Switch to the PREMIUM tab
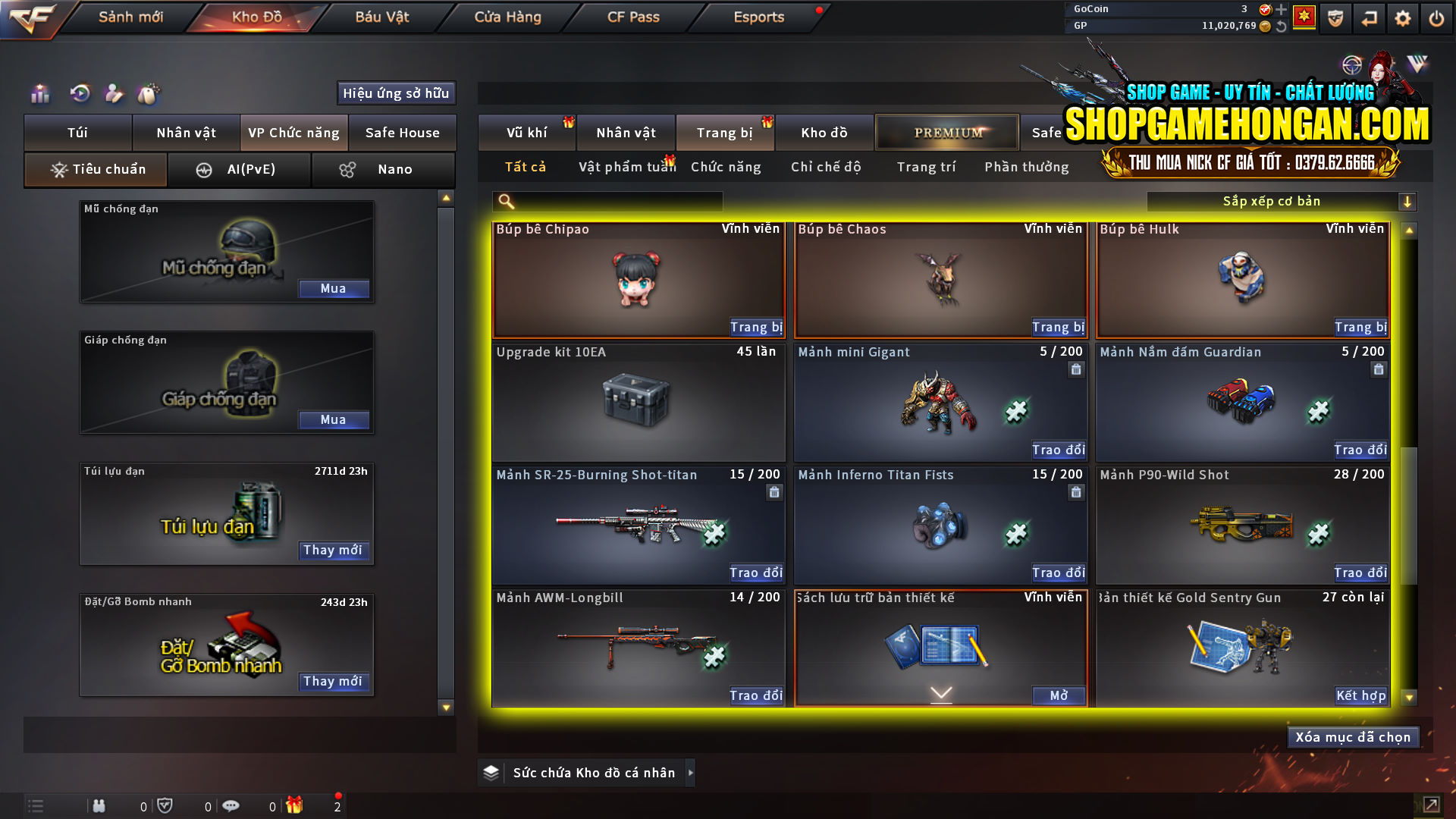1456x819 pixels. [x=947, y=132]
